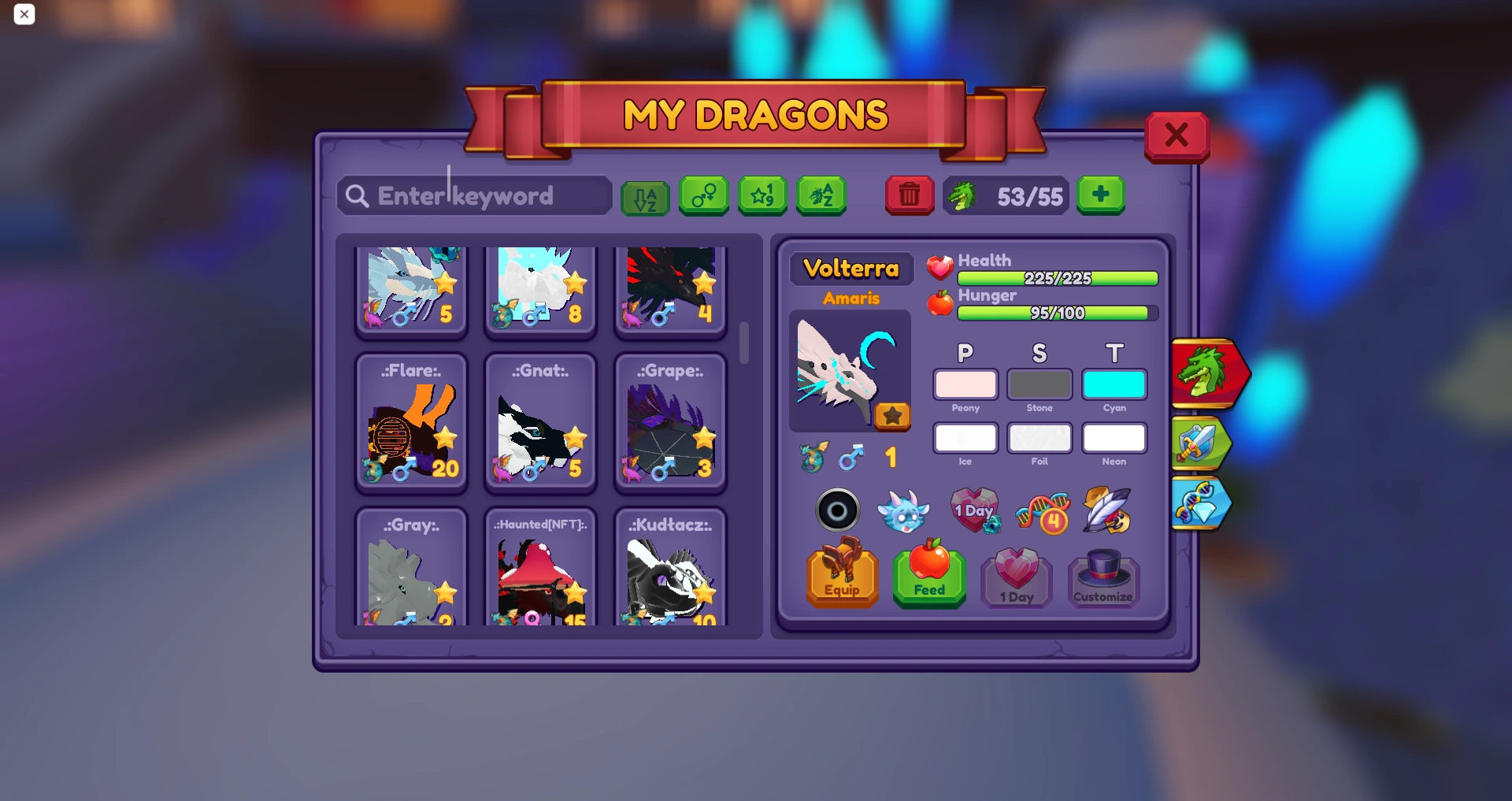Click the green plus icon to add a dragon
1512x801 pixels.
tap(1100, 195)
